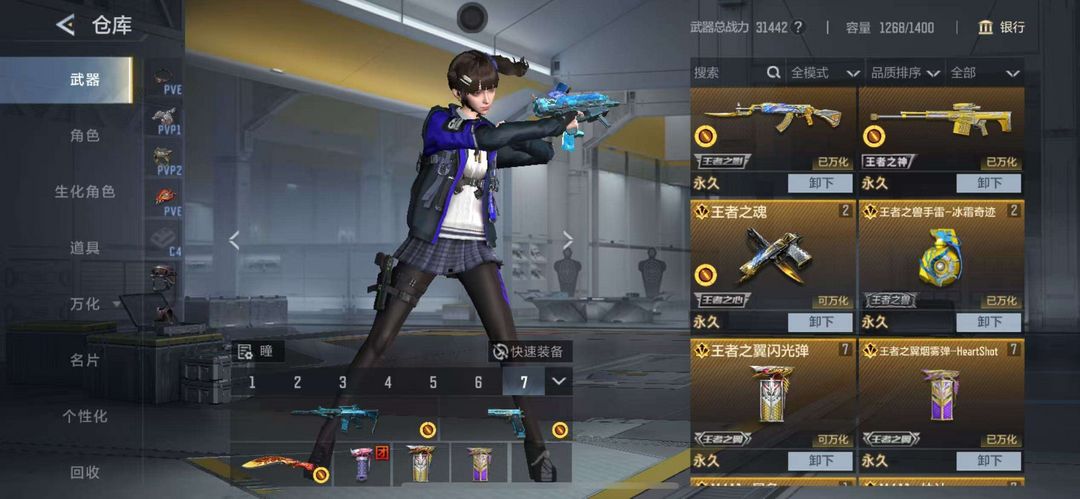
Task: Unequip the 王者之魂 dual pistols
Action: 820,322
